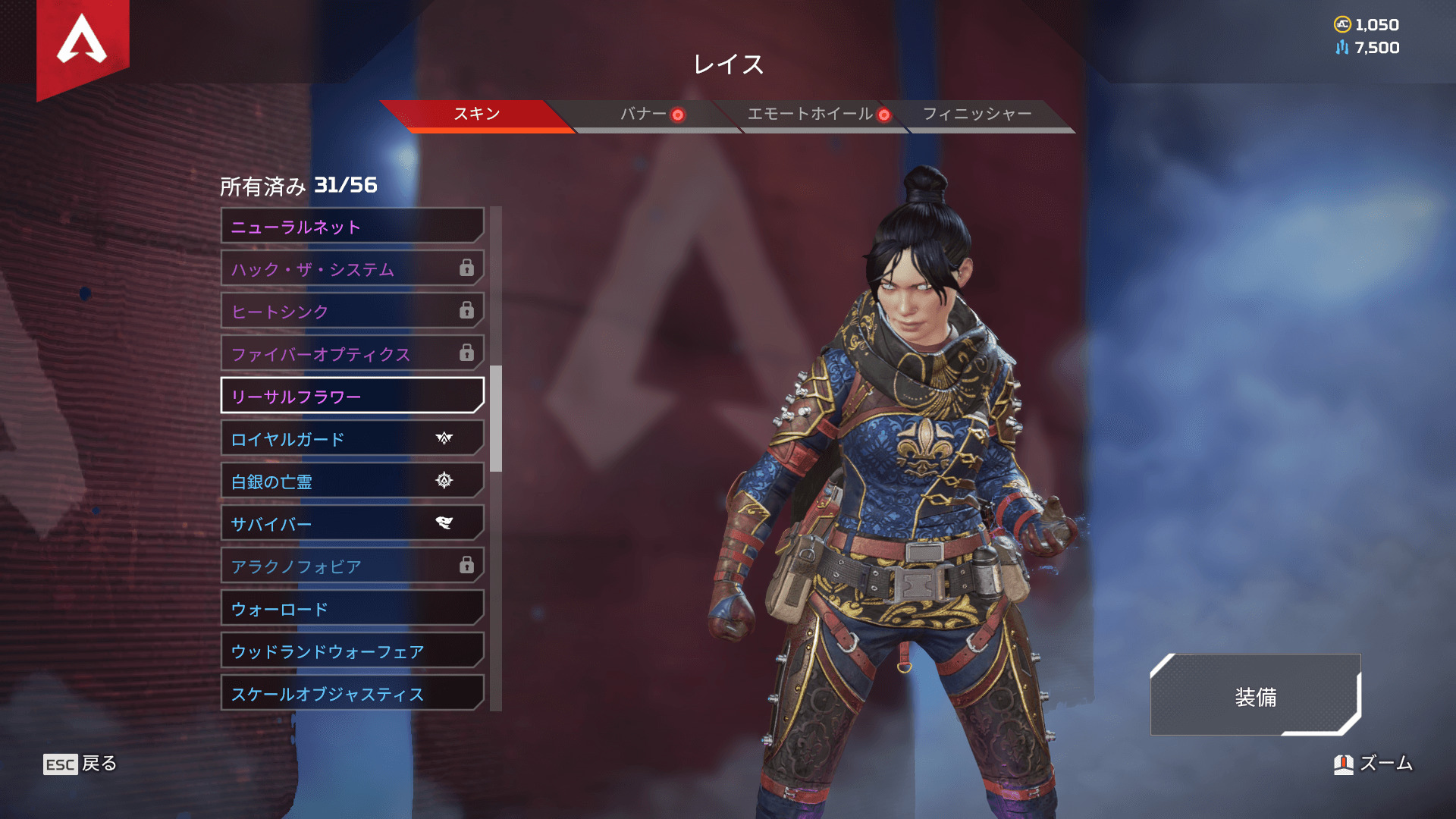
Task: Choose the ロイヤルガード skin
Action: point(352,438)
